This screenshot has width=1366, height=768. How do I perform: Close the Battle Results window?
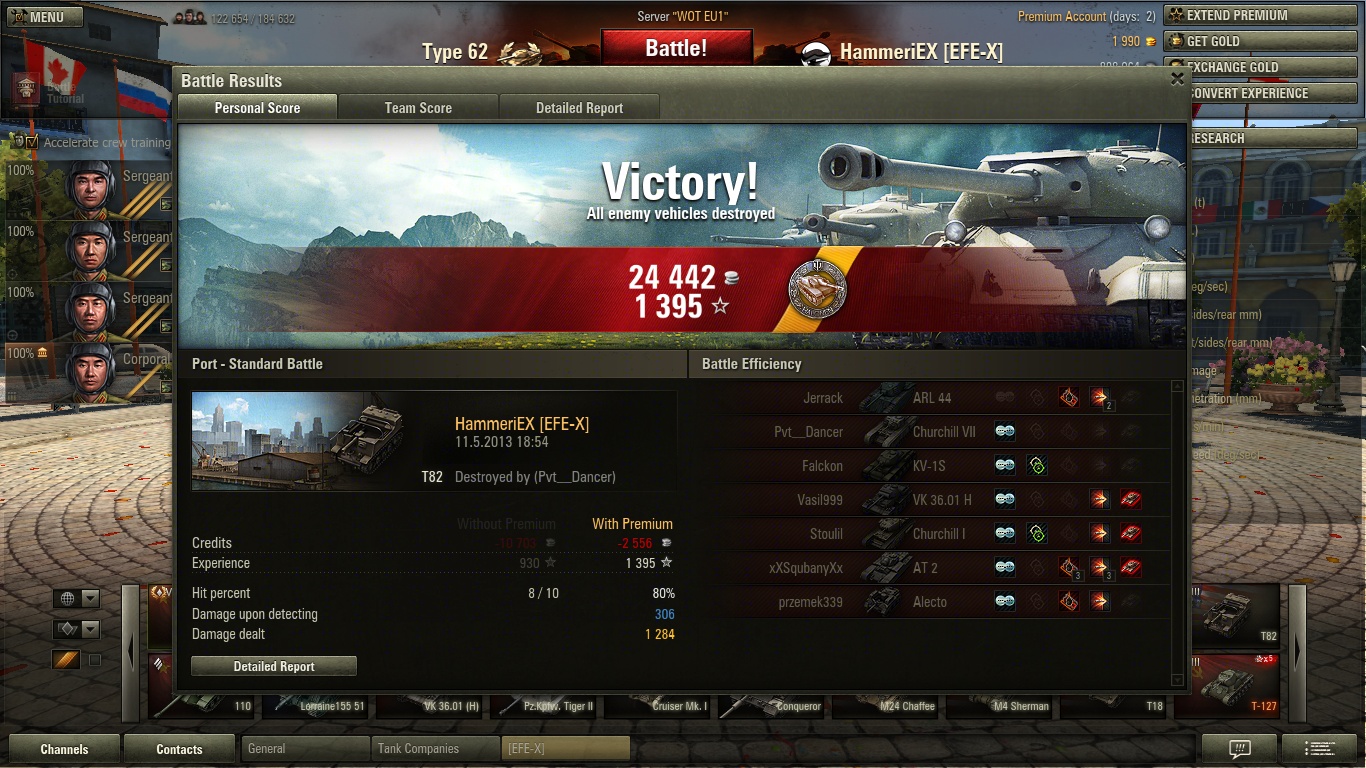point(1177,80)
